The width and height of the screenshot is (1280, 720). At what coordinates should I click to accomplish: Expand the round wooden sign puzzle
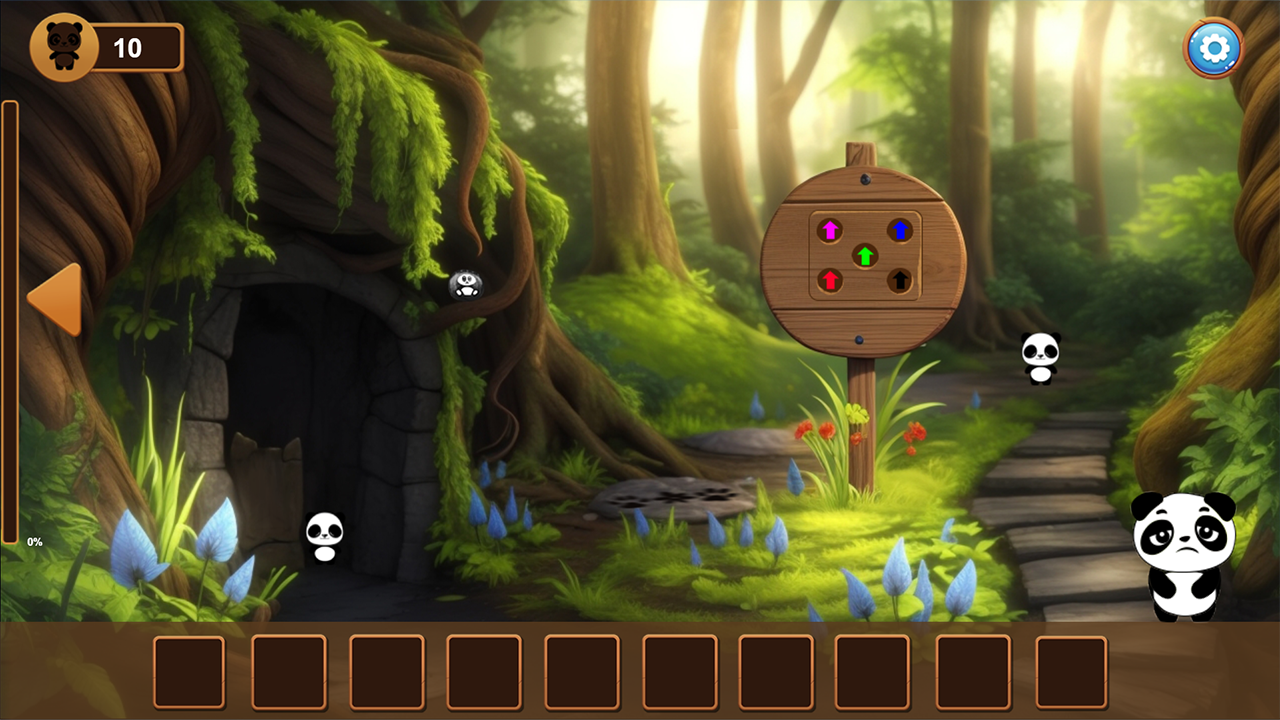pos(865,255)
